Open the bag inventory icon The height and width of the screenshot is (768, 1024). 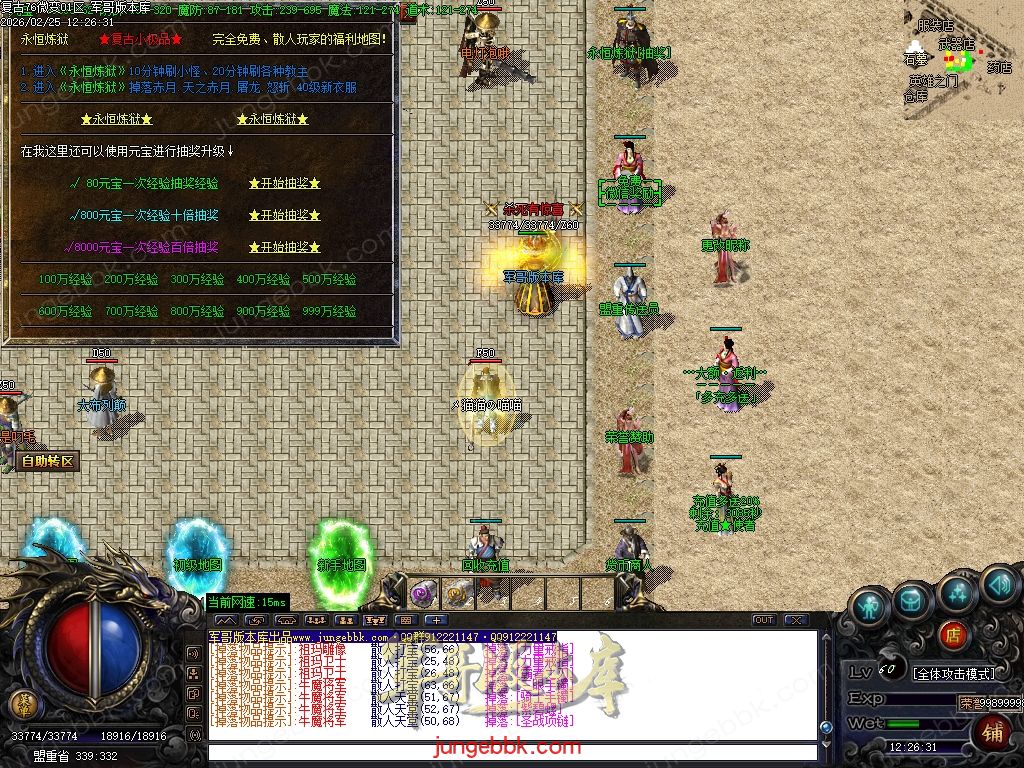913,600
